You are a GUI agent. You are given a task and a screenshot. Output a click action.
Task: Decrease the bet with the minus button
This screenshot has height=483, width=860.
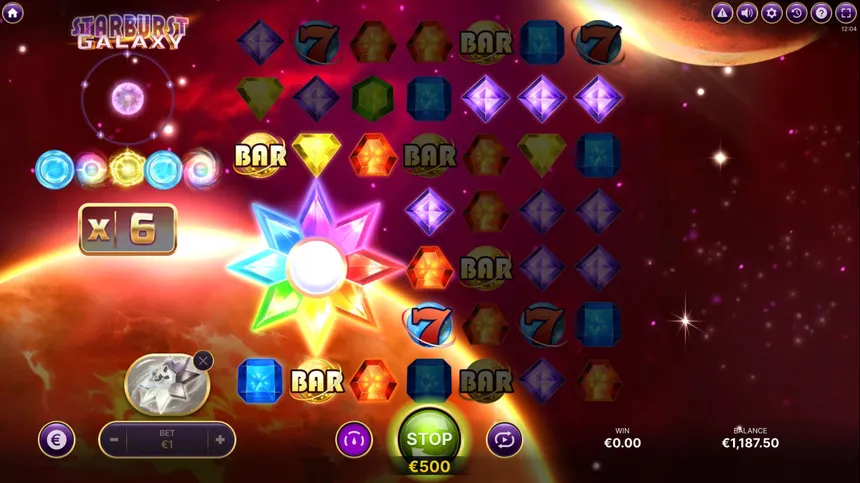[x=114, y=439]
